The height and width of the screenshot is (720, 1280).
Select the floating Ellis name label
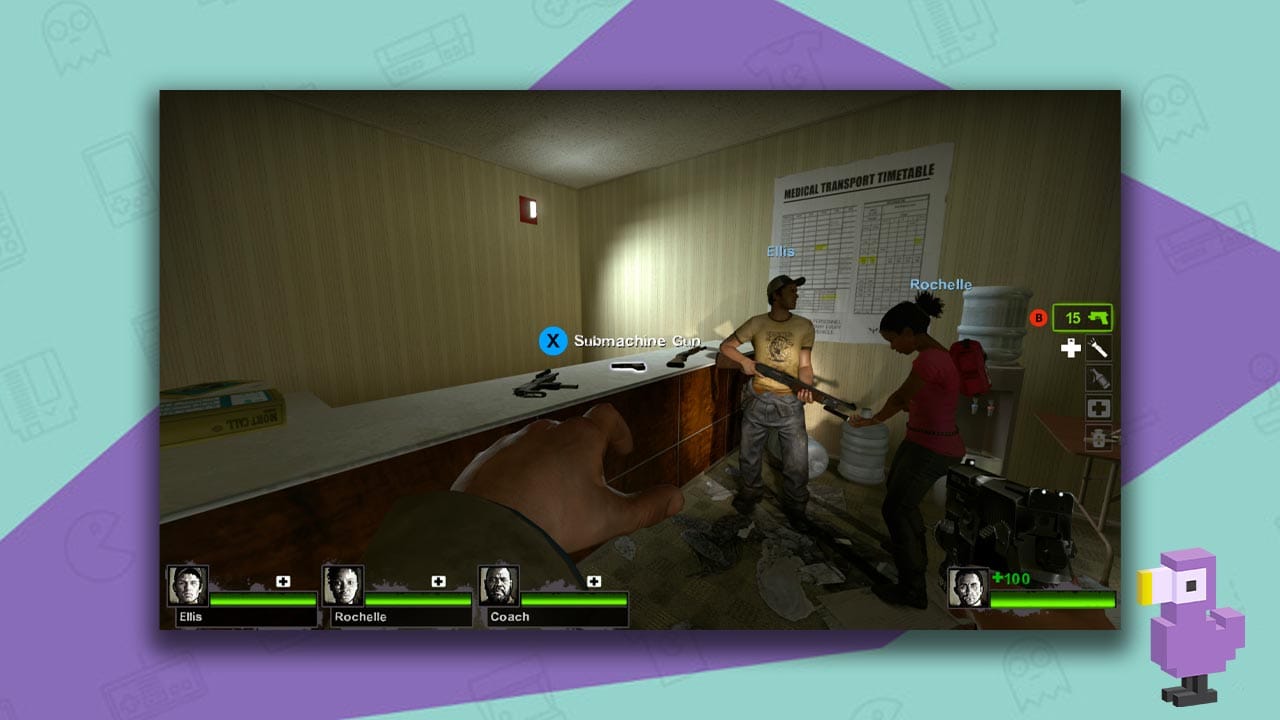click(x=781, y=251)
